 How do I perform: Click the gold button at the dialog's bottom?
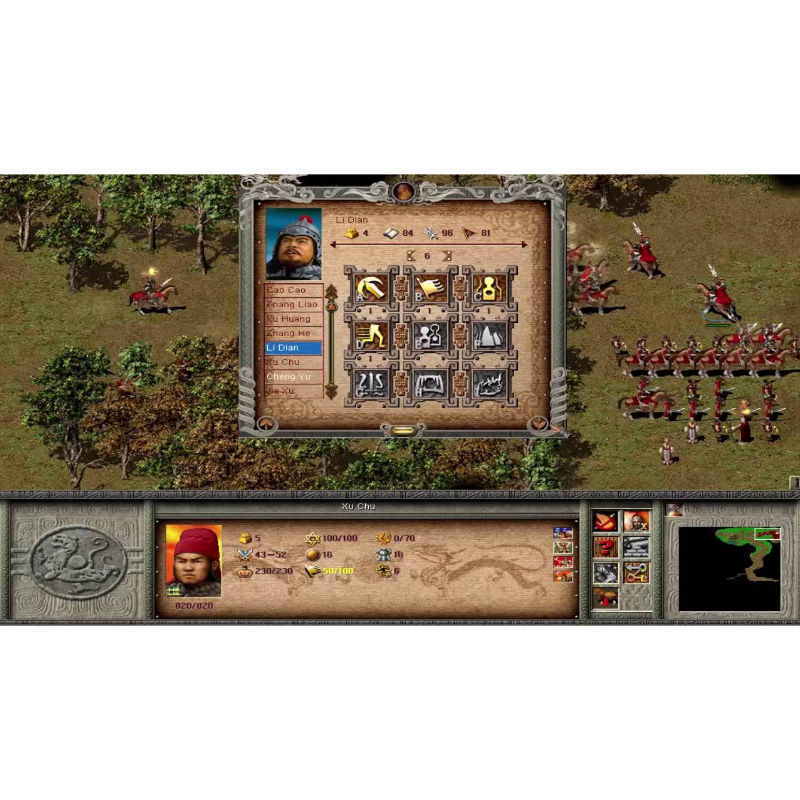[402, 431]
